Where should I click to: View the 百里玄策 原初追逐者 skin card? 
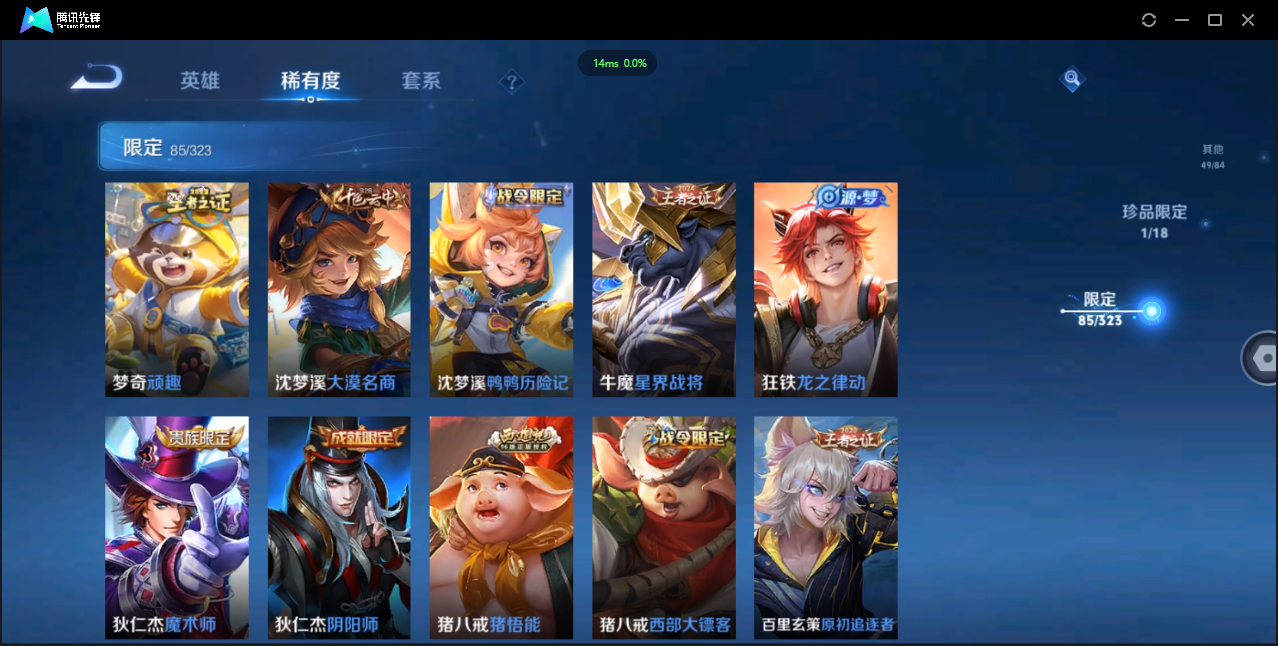click(826, 527)
